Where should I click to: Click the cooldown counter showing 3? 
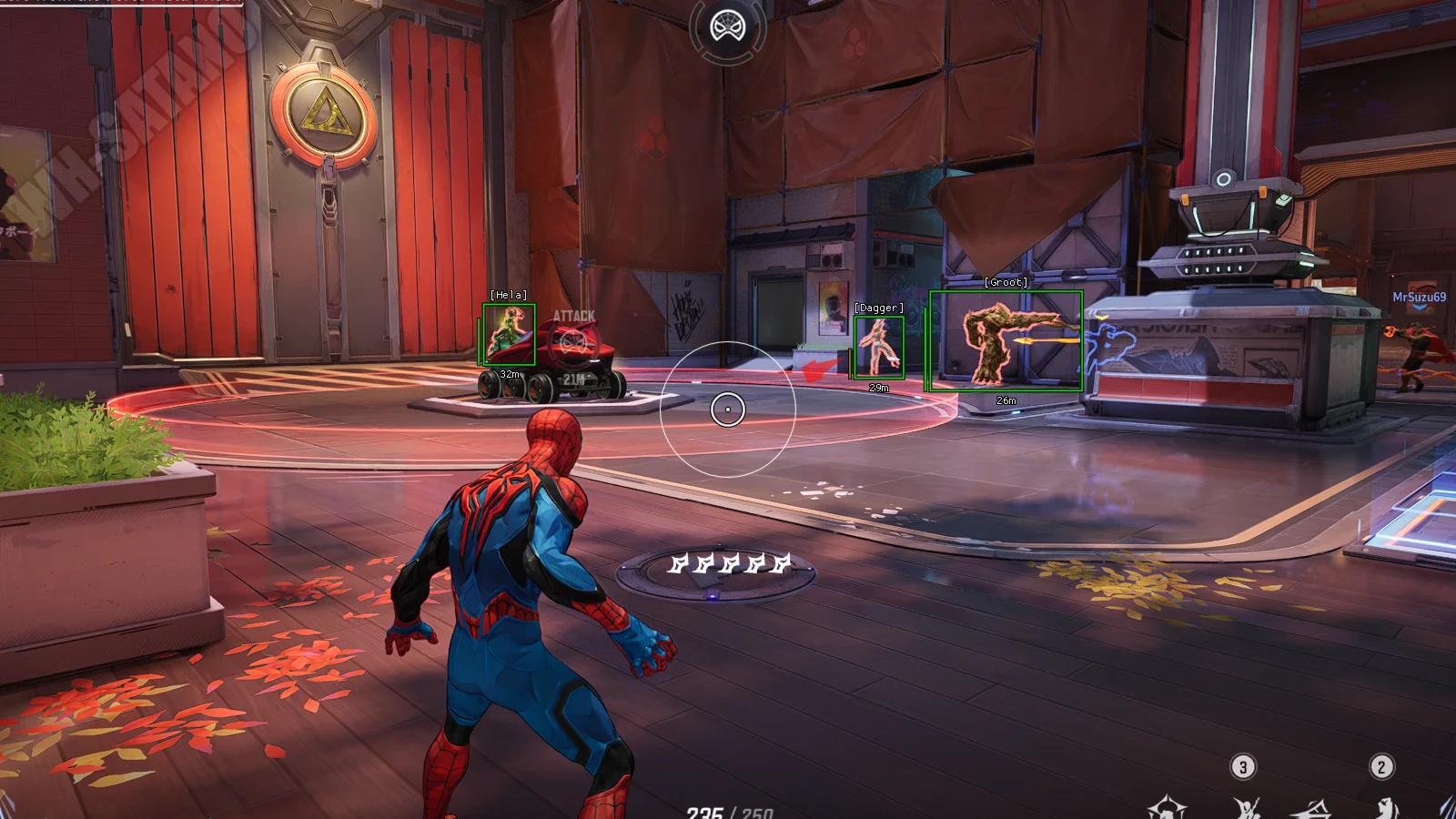click(x=1242, y=766)
